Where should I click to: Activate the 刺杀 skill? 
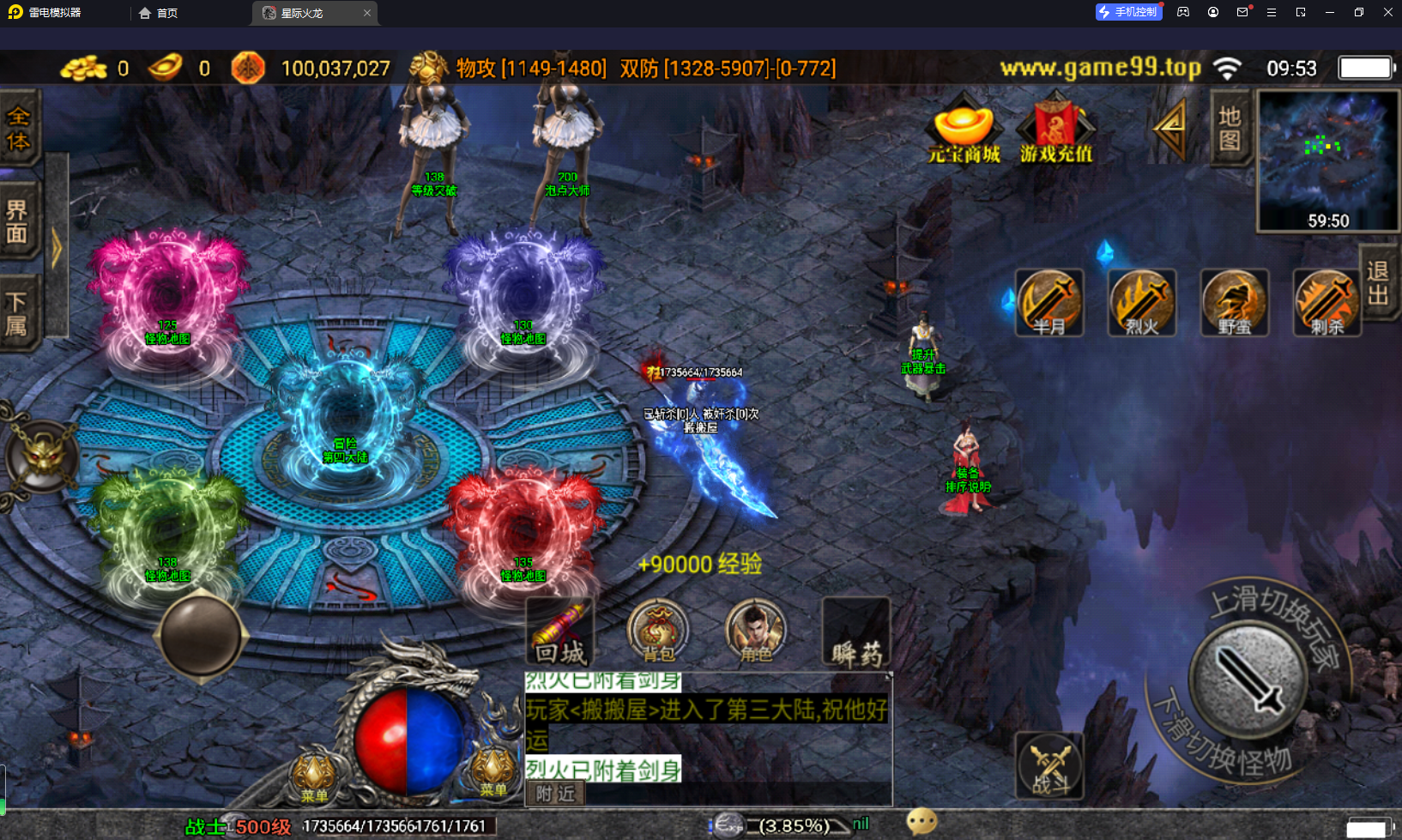(1326, 302)
